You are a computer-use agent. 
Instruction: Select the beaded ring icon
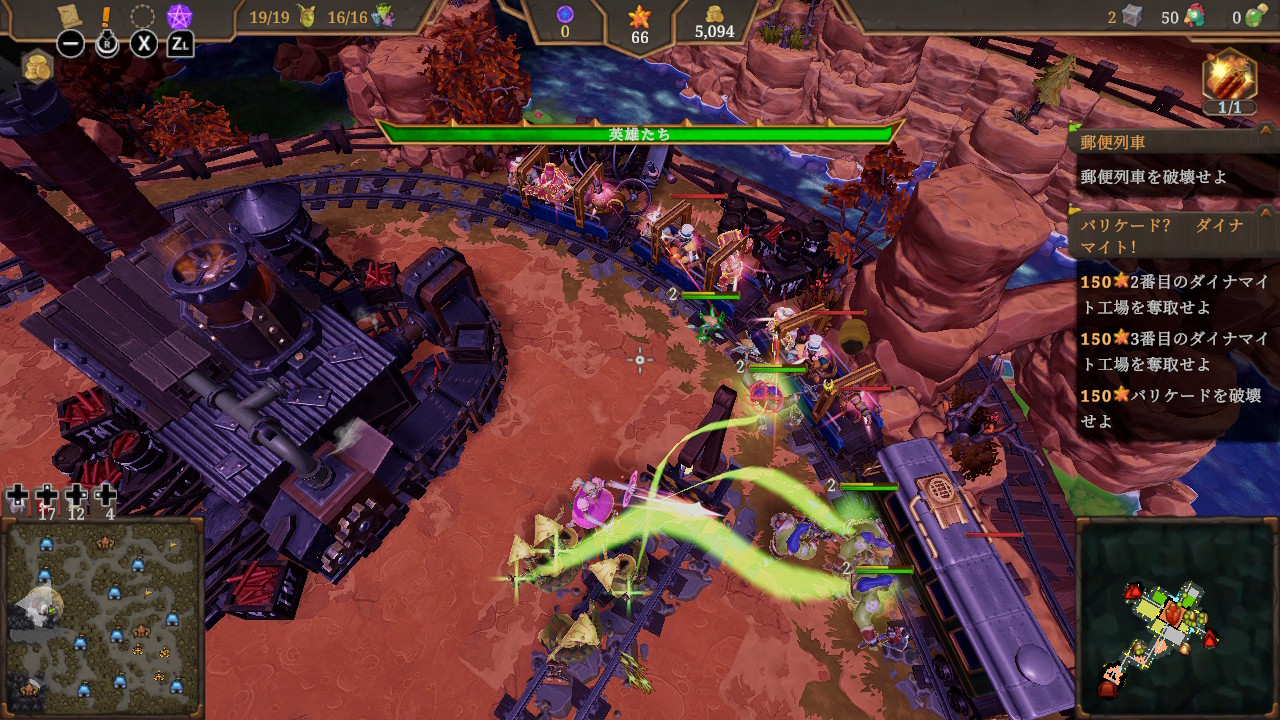(x=143, y=16)
